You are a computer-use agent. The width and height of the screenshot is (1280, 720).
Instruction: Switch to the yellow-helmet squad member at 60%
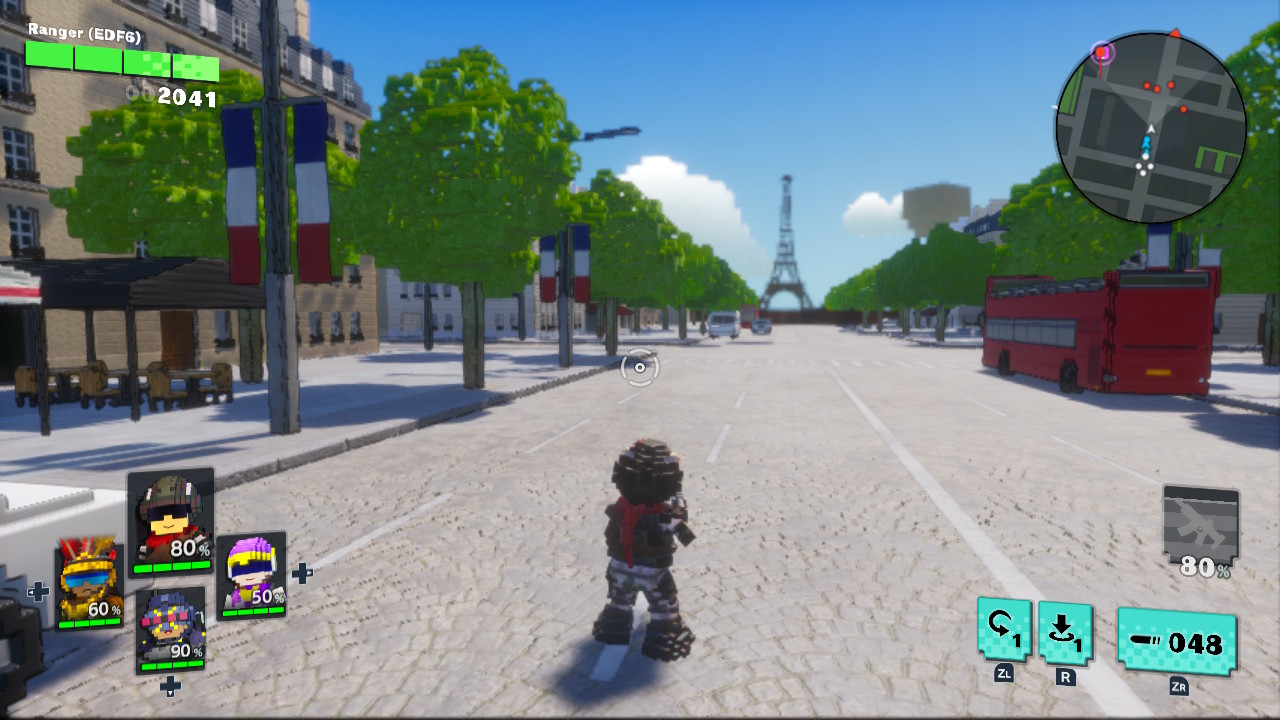[89, 587]
